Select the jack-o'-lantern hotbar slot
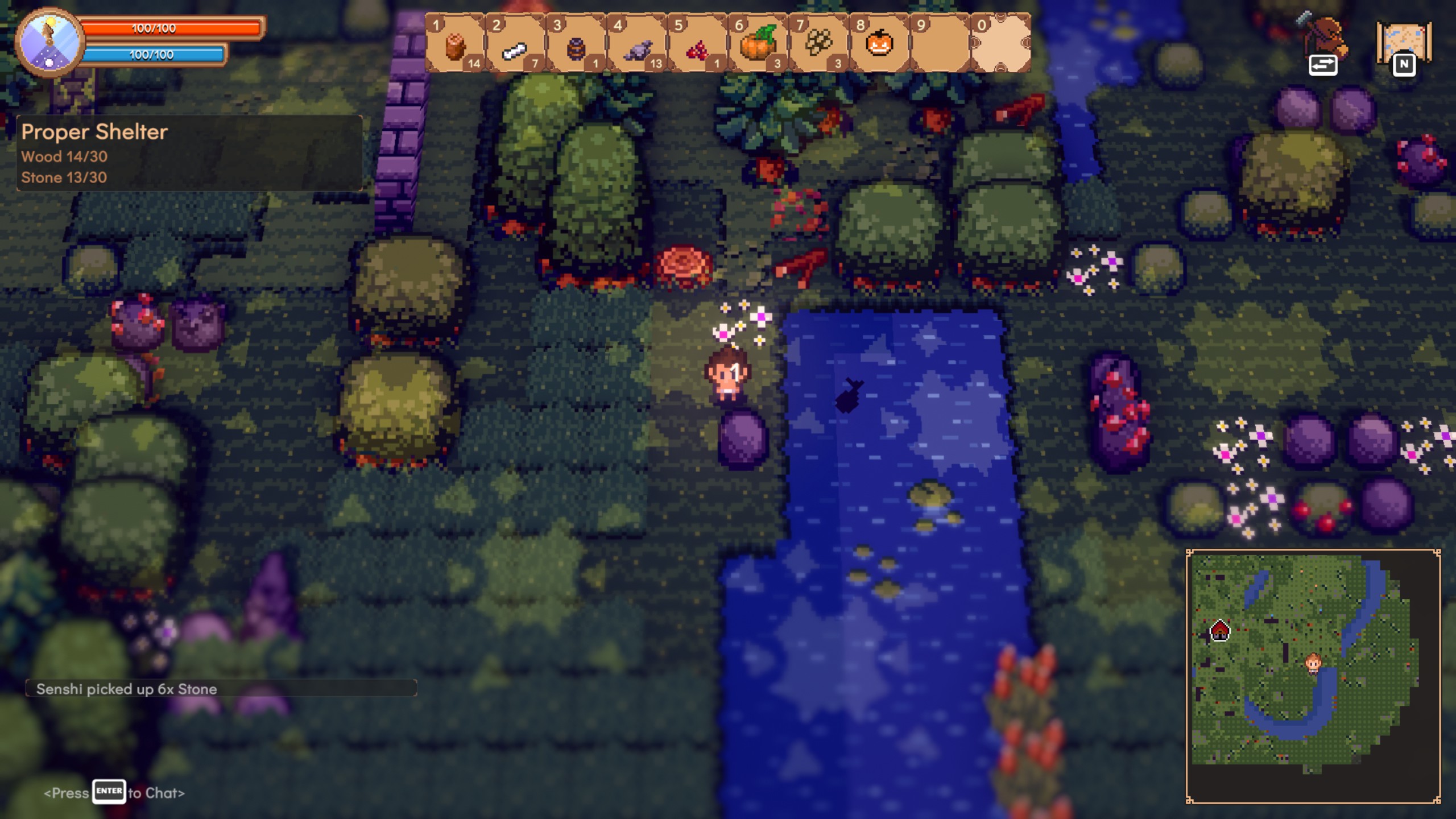1456x819 pixels. pyautogui.click(x=879, y=43)
